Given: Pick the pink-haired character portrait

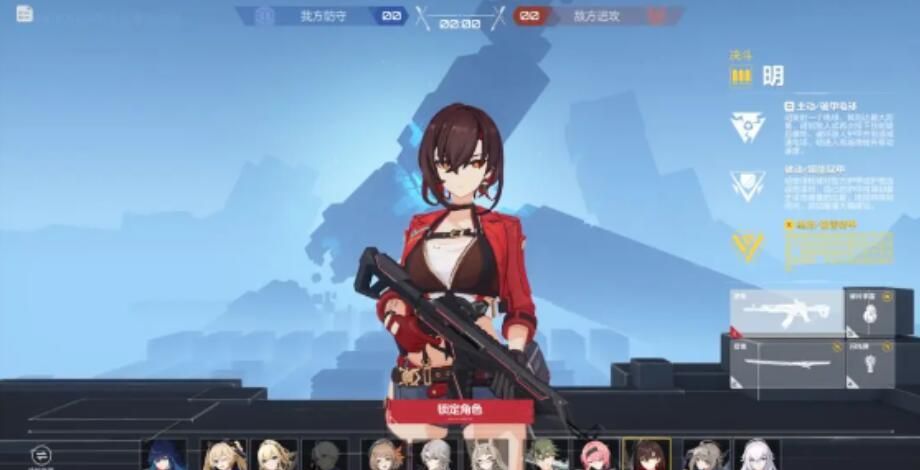Looking at the screenshot, I should pos(596,455).
